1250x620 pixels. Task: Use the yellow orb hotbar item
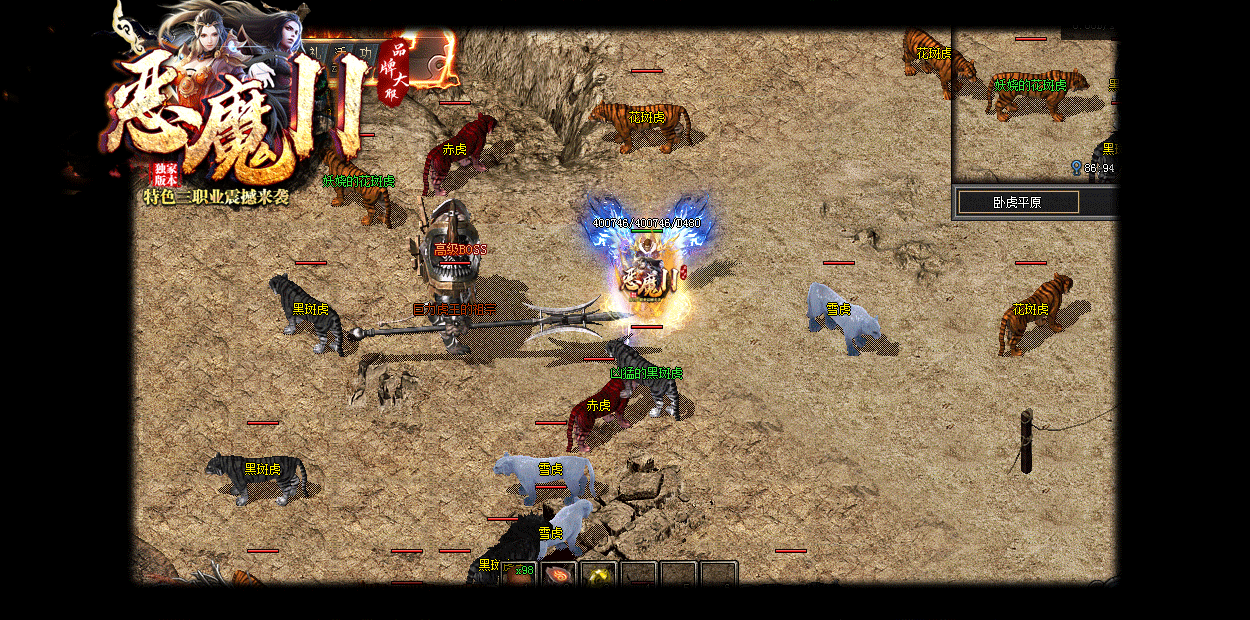click(x=599, y=574)
